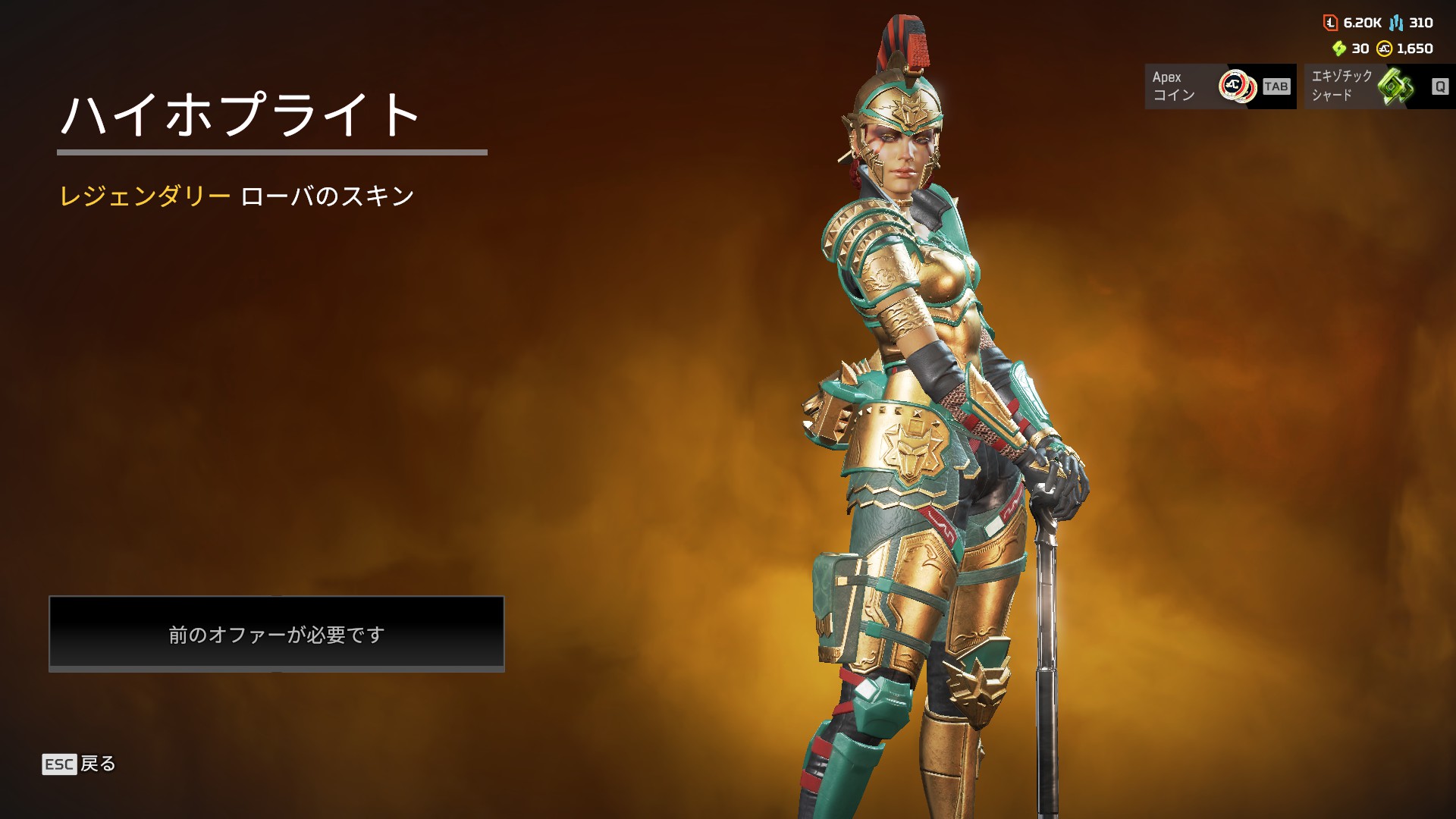Screen dimensions: 1456x819
Task: Click the 前のオファーが必要です offer button
Action: tap(277, 633)
